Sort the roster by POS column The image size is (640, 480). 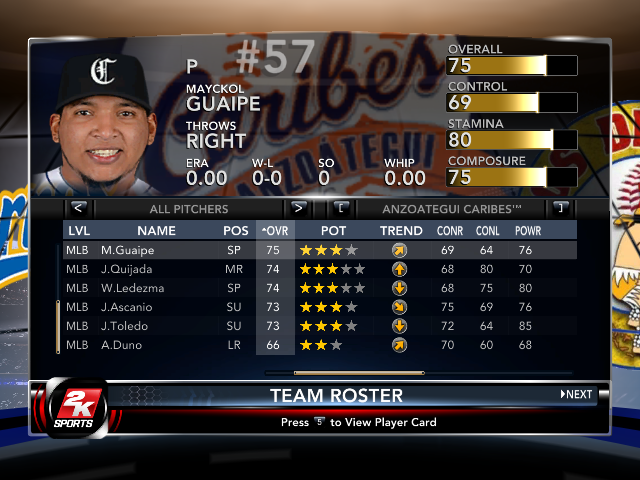[x=236, y=231]
